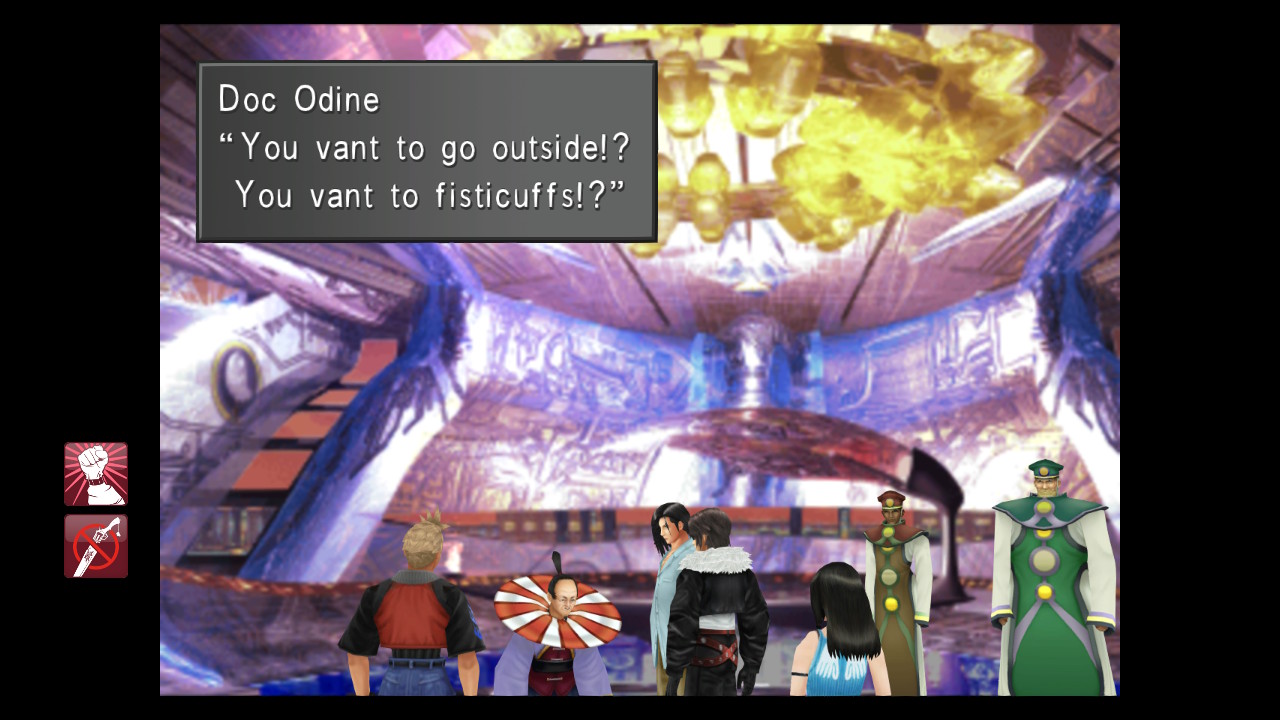Toggle the raised fist battle assist icon
This screenshot has height=720, width=1280.
(96, 474)
